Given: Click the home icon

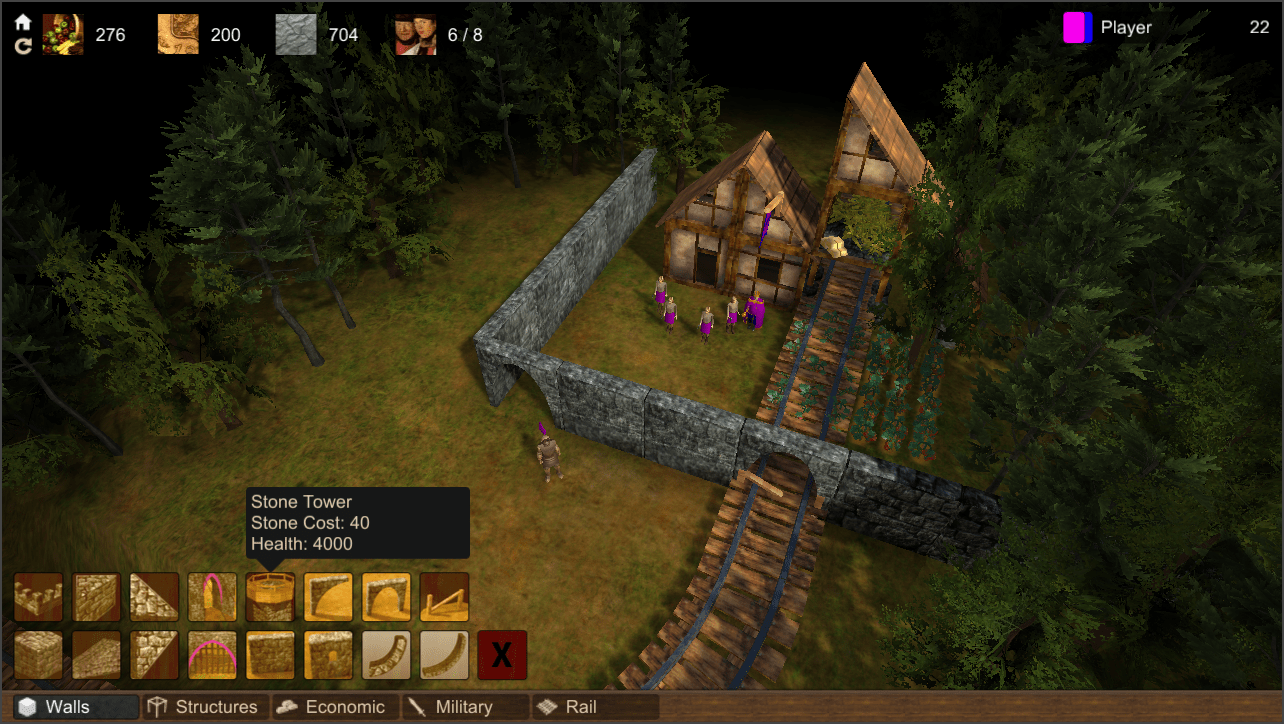Looking at the screenshot, I should click(23, 22).
